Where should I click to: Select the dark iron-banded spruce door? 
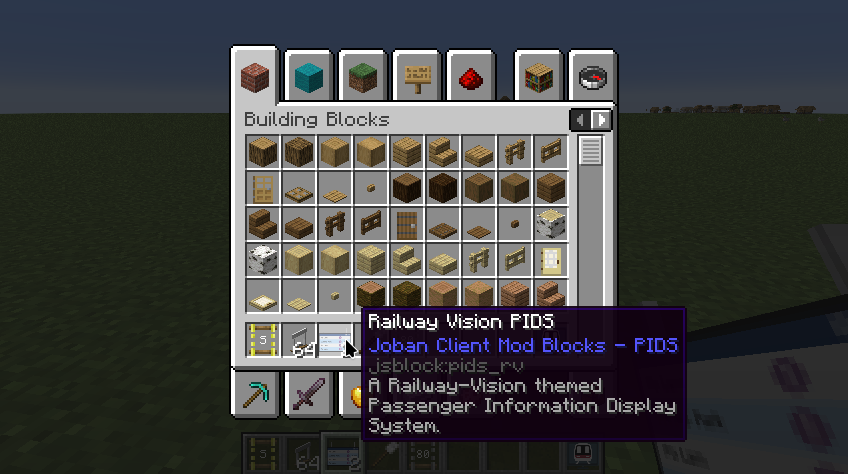coord(407,223)
